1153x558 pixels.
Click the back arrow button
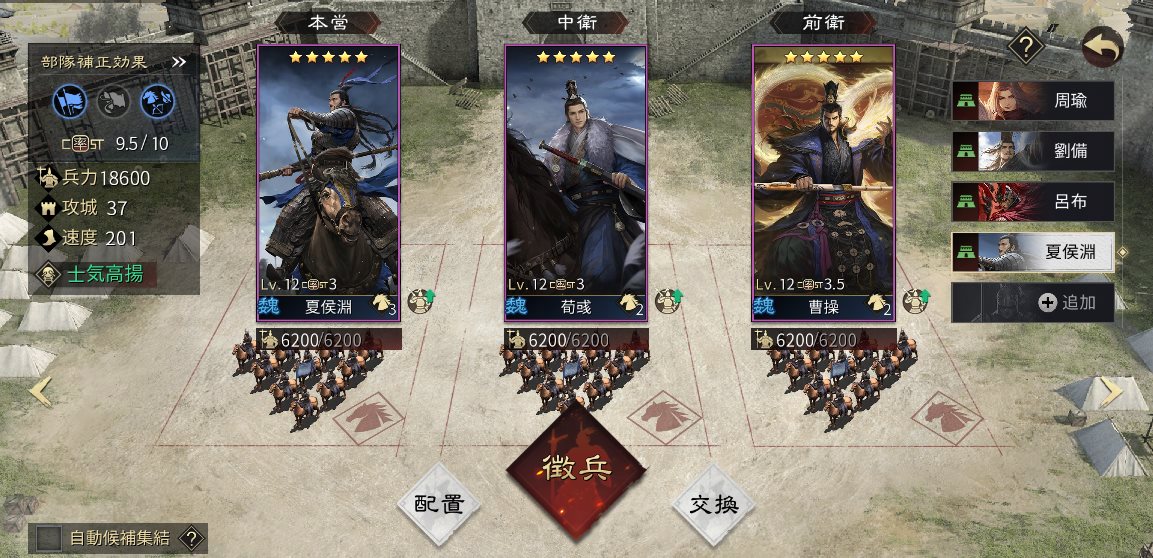1103,47
